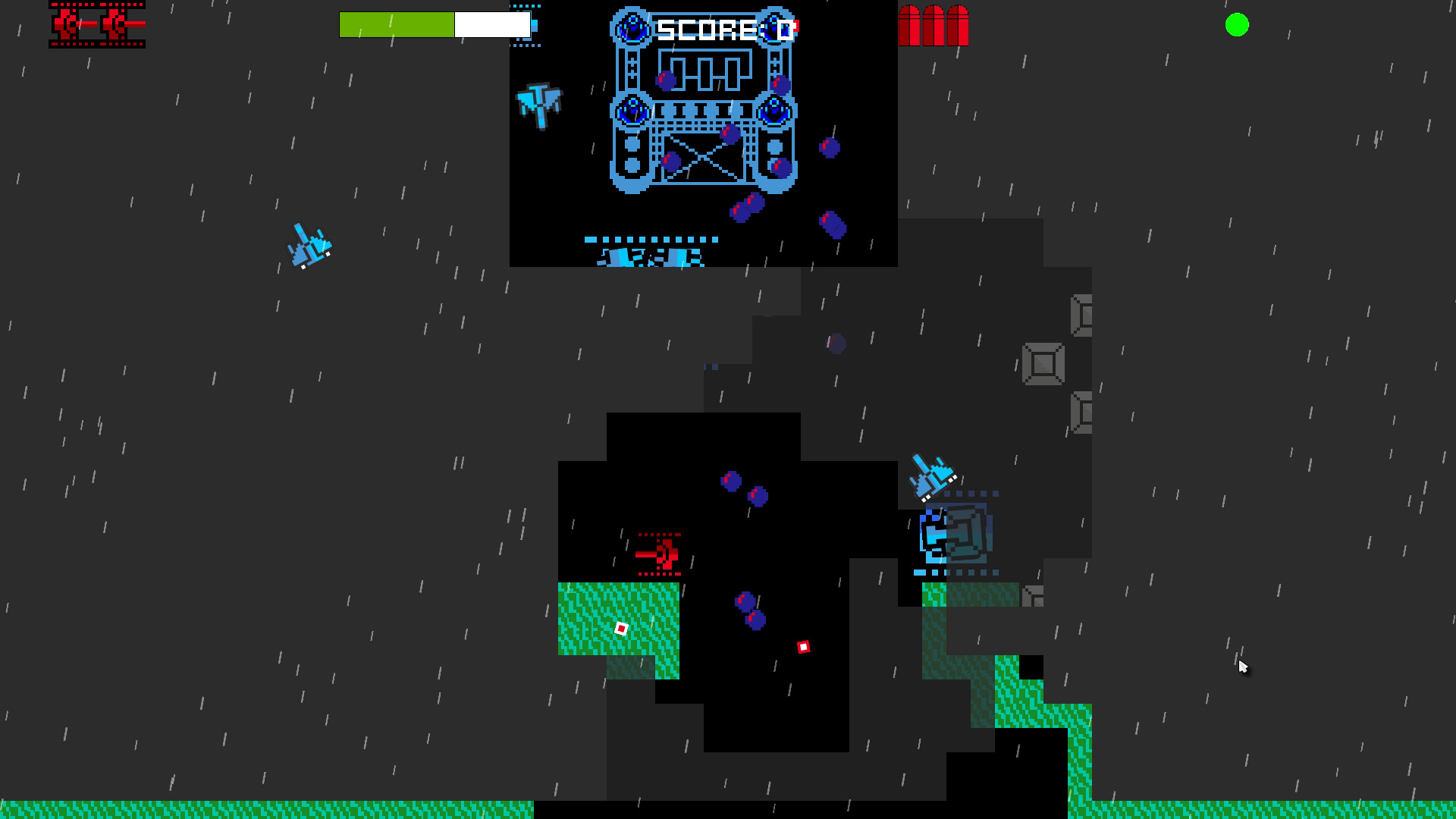Click the blue crosshair spawn marker
The width and height of the screenshot is (1456, 819).
tap(526, 27)
